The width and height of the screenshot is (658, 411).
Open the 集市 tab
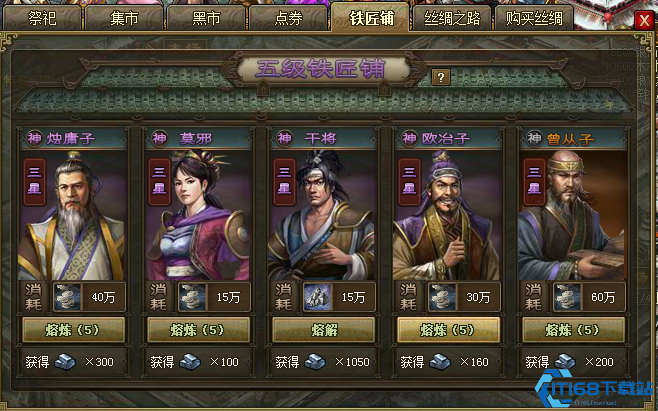(x=125, y=18)
